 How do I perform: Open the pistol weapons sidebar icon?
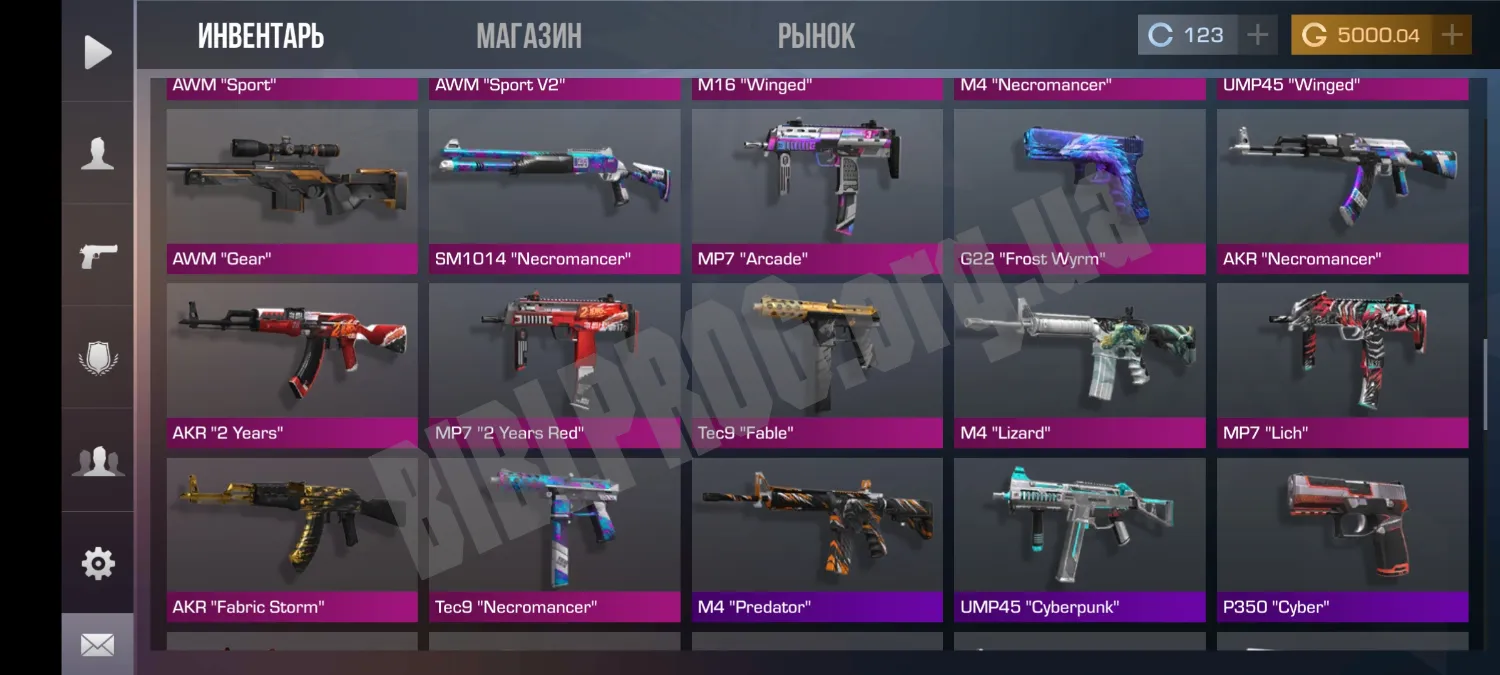[x=97, y=256]
